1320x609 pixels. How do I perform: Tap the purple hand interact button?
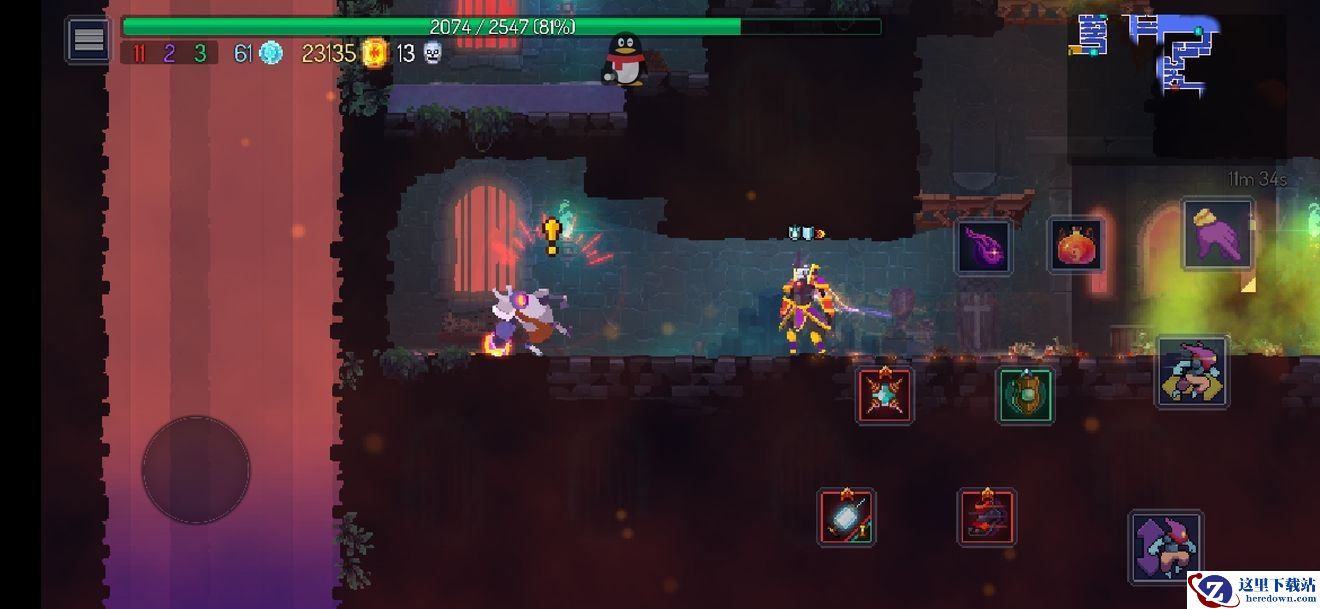point(1217,235)
